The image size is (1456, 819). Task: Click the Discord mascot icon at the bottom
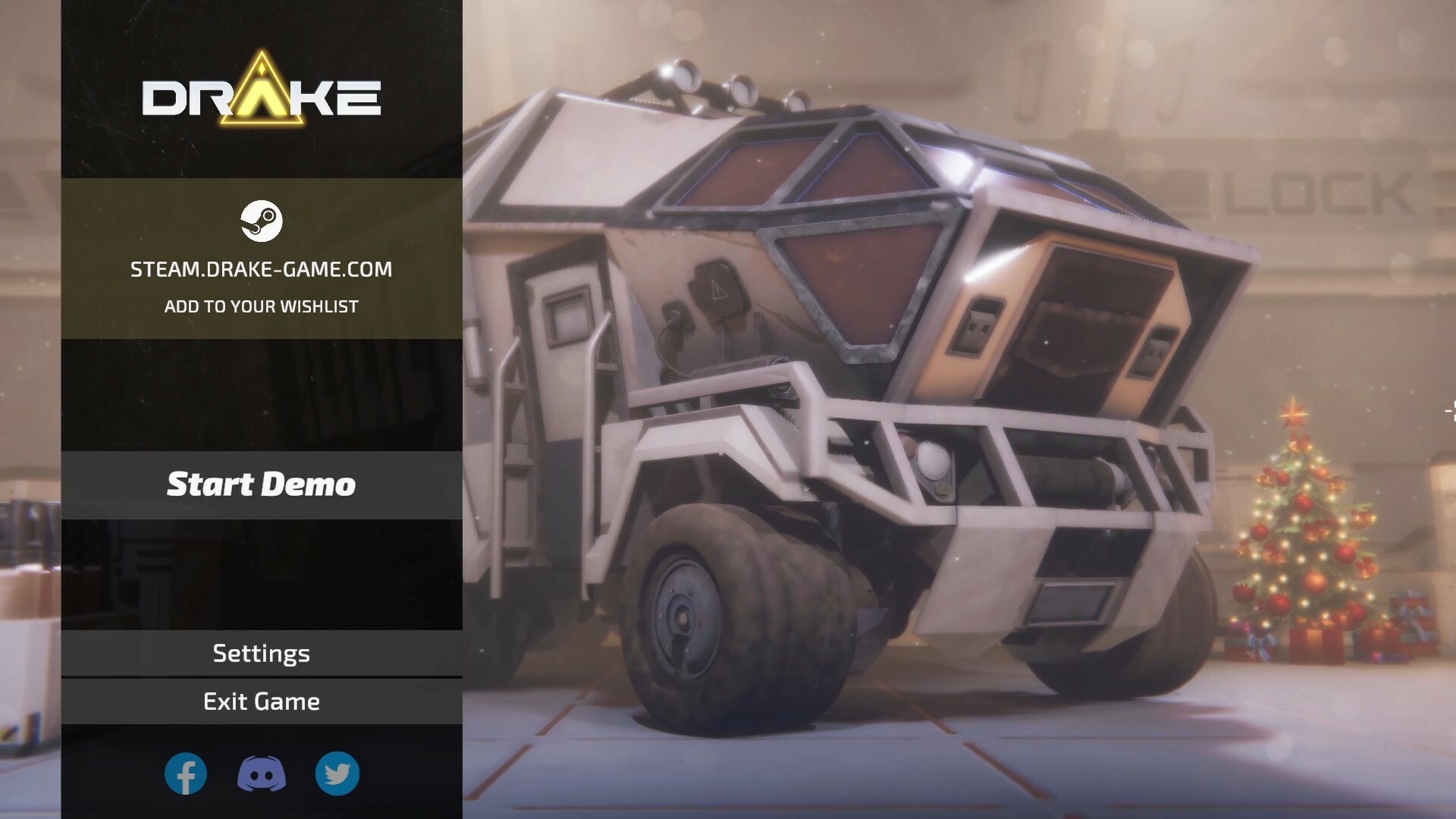261,774
